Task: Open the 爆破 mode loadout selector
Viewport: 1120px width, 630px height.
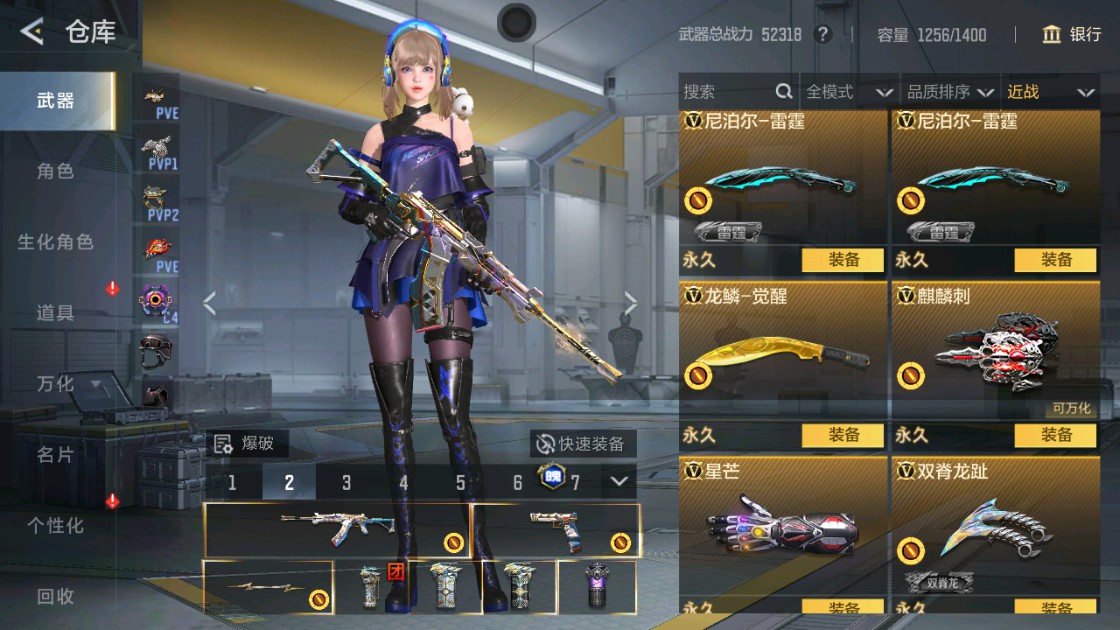Action: click(x=243, y=443)
